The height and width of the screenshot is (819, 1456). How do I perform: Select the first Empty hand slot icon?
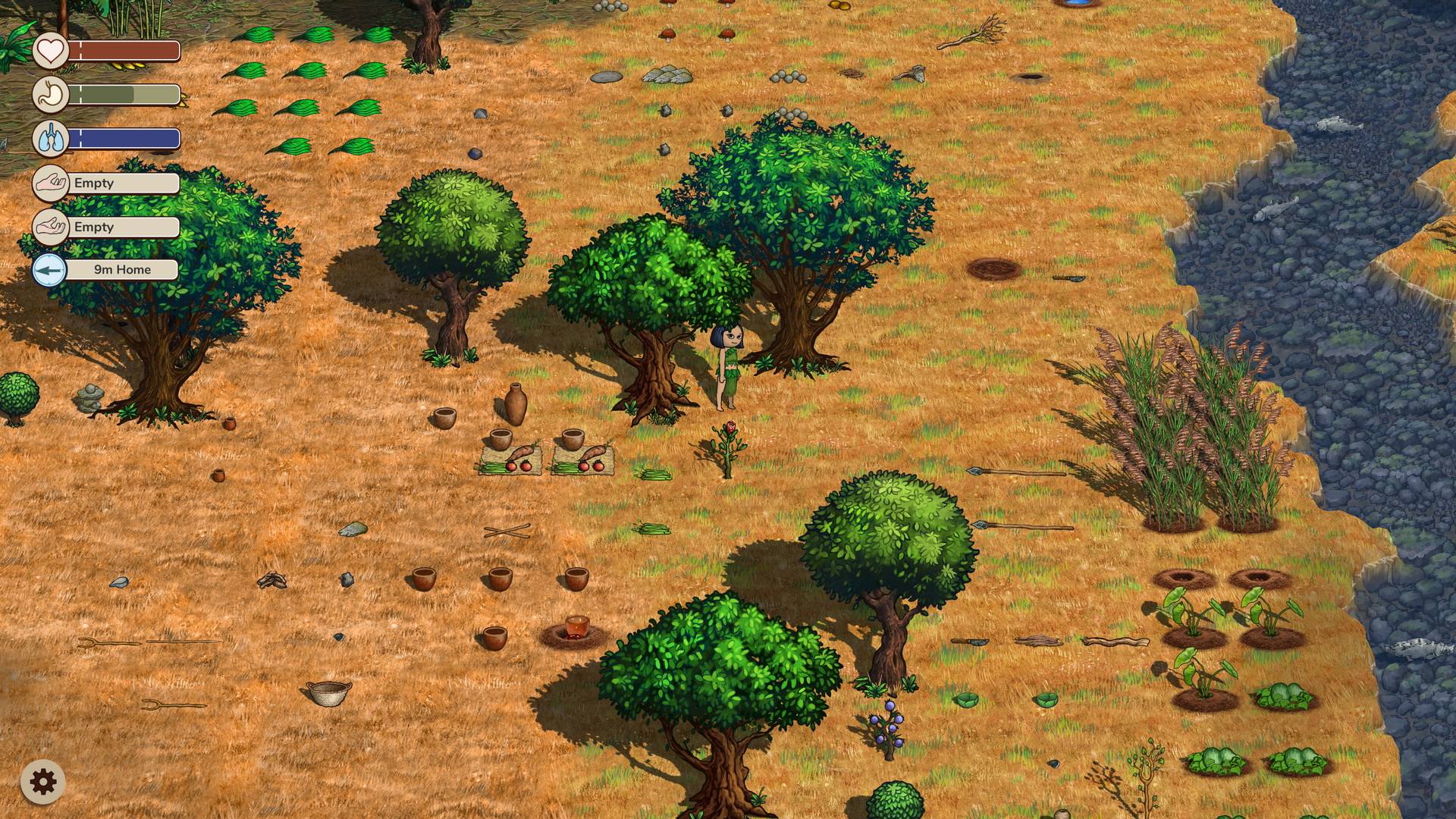pos(50,183)
